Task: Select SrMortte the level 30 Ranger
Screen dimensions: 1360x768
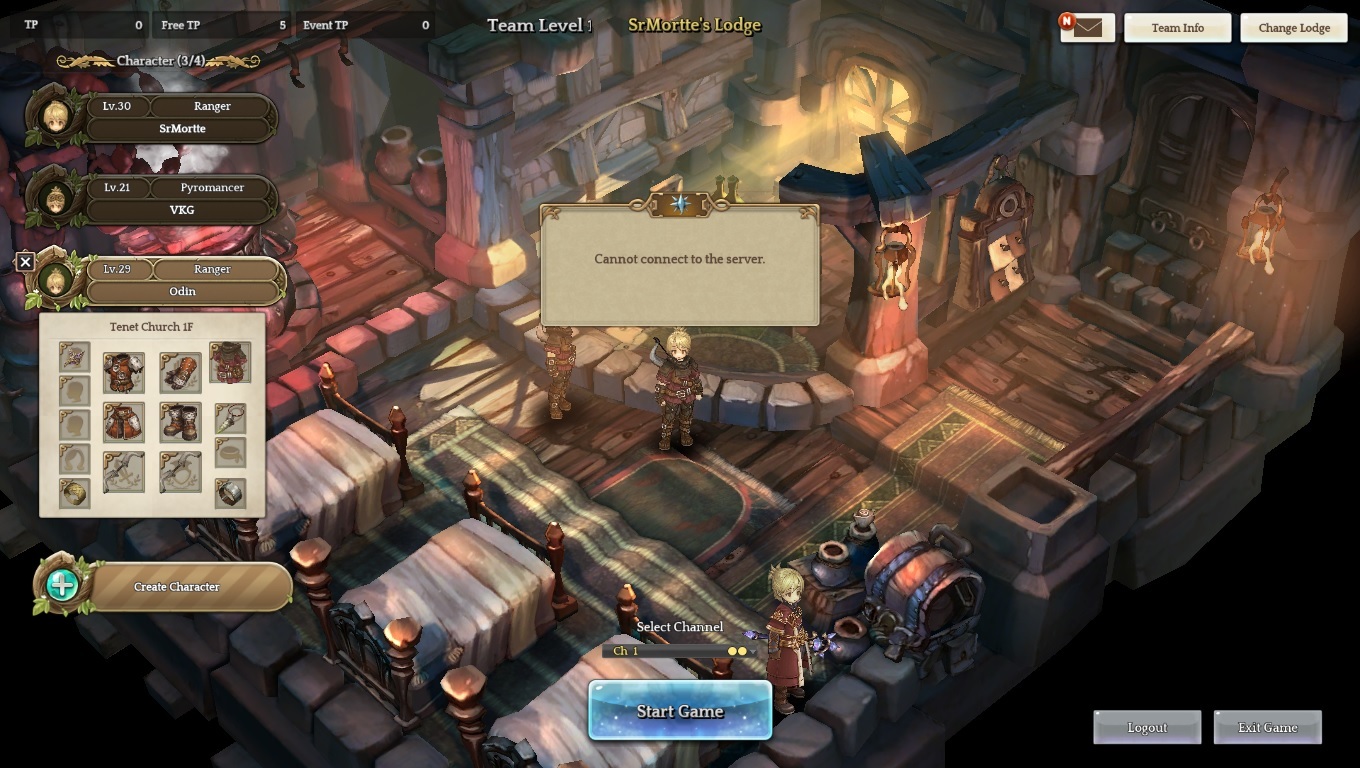Action: [x=181, y=118]
